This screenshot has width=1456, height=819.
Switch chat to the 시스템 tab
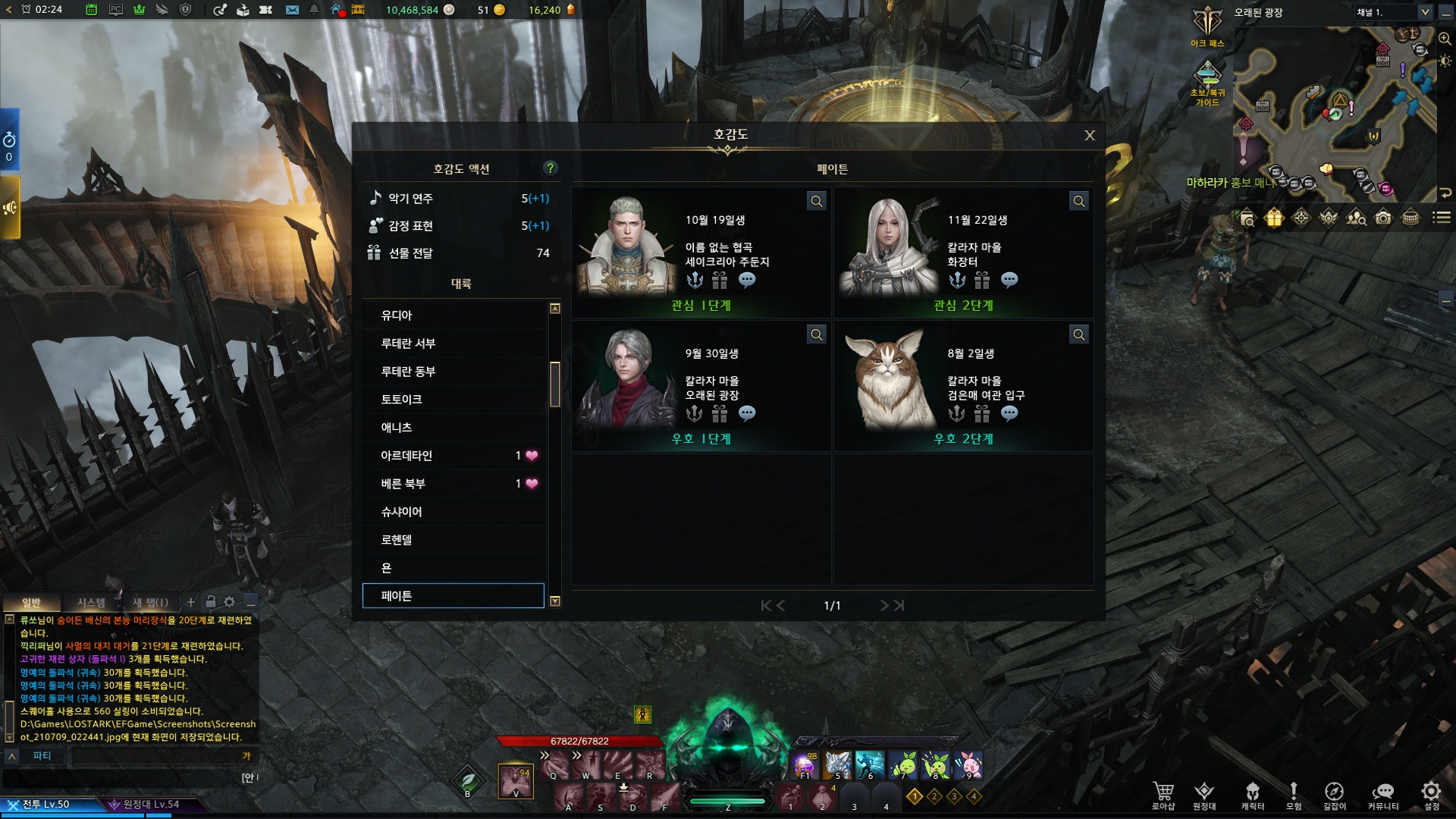pyautogui.click(x=91, y=602)
